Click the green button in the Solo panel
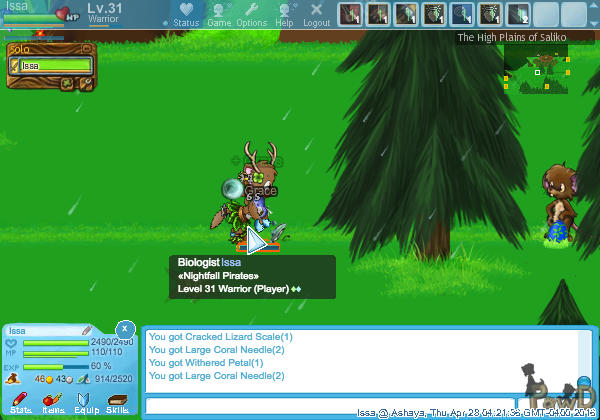Image resolution: width=600 pixels, height=420 pixels. 67,83
